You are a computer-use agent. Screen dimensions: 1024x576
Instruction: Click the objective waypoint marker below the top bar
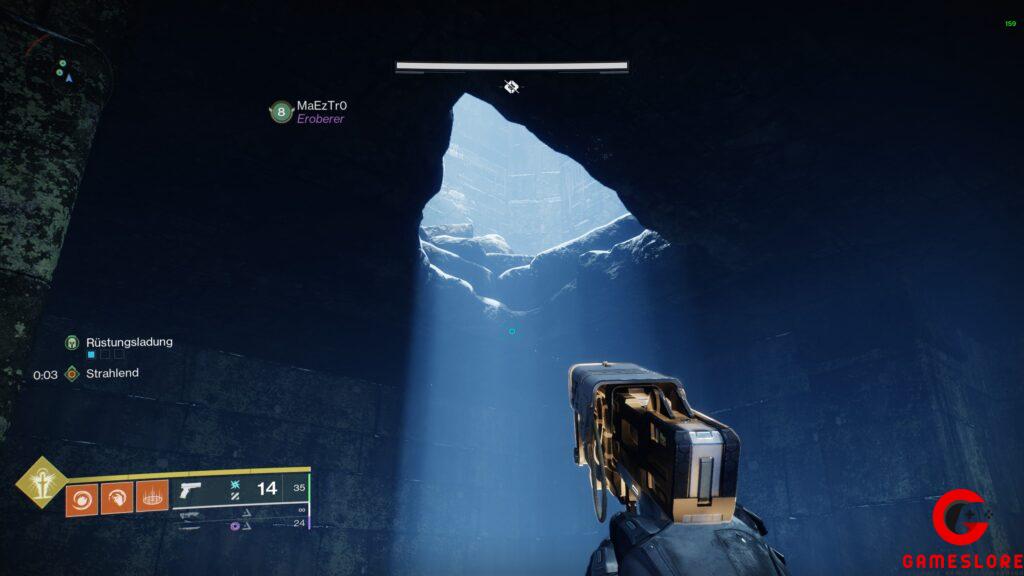click(x=511, y=87)
